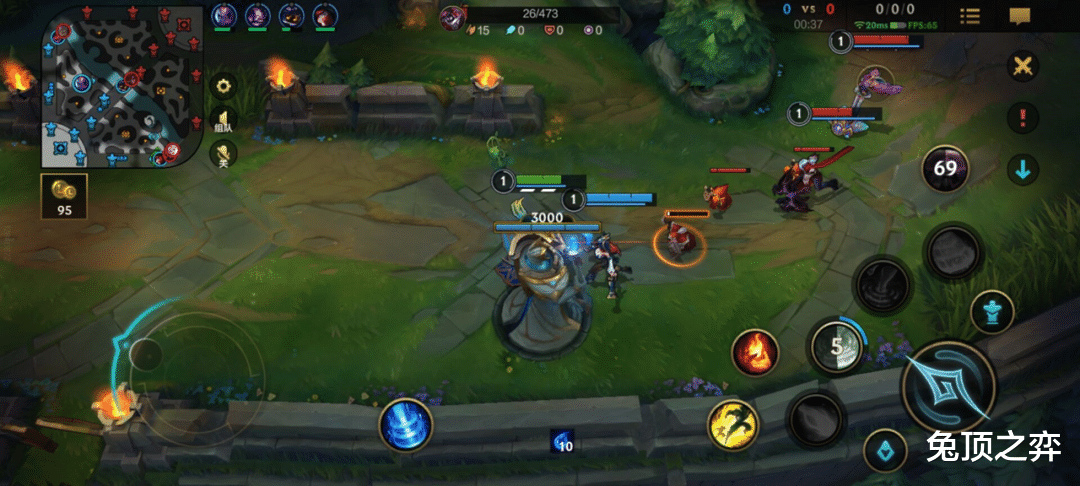
Task: Tap the virtual movement joystick
Action: (x=147, y=353)
